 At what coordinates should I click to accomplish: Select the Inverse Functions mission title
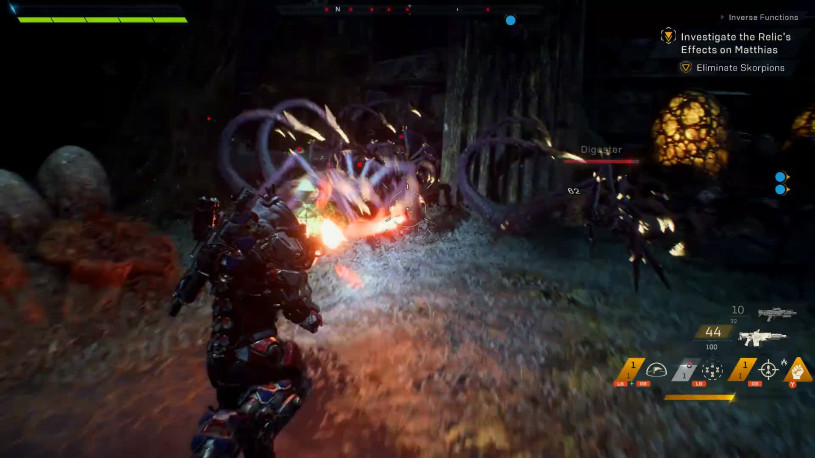pyautogui.click(x=765, y=17)
